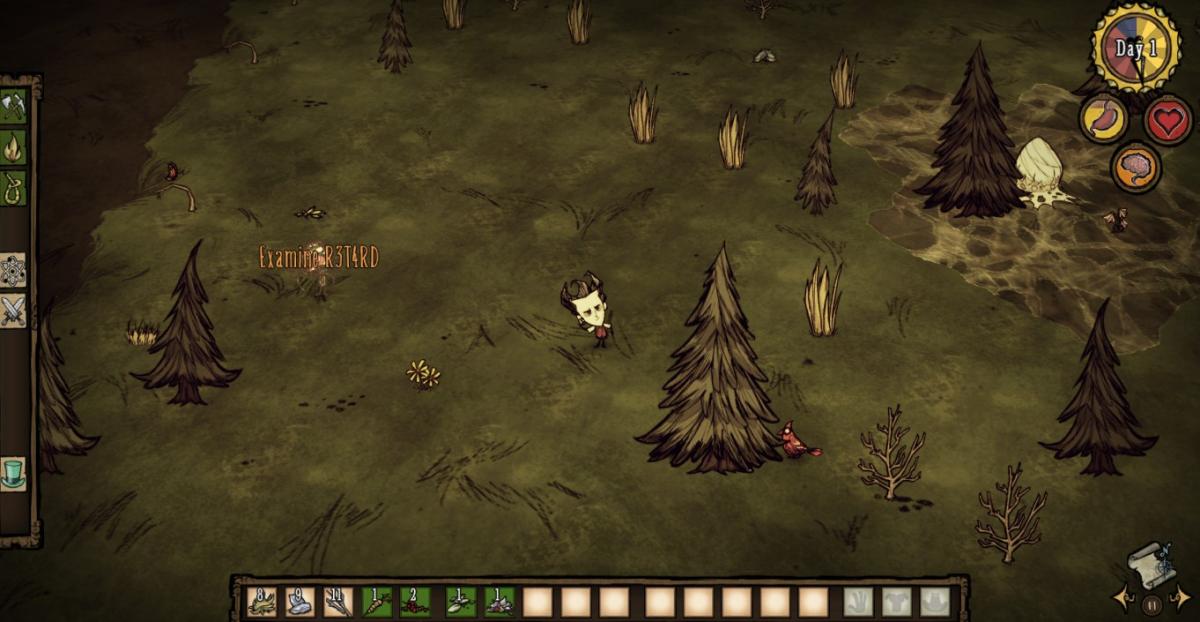Select the cut grass inventory slot
Image resolution: width=1200 pixels, height=622 pixels.
click(x=262, y=601)
